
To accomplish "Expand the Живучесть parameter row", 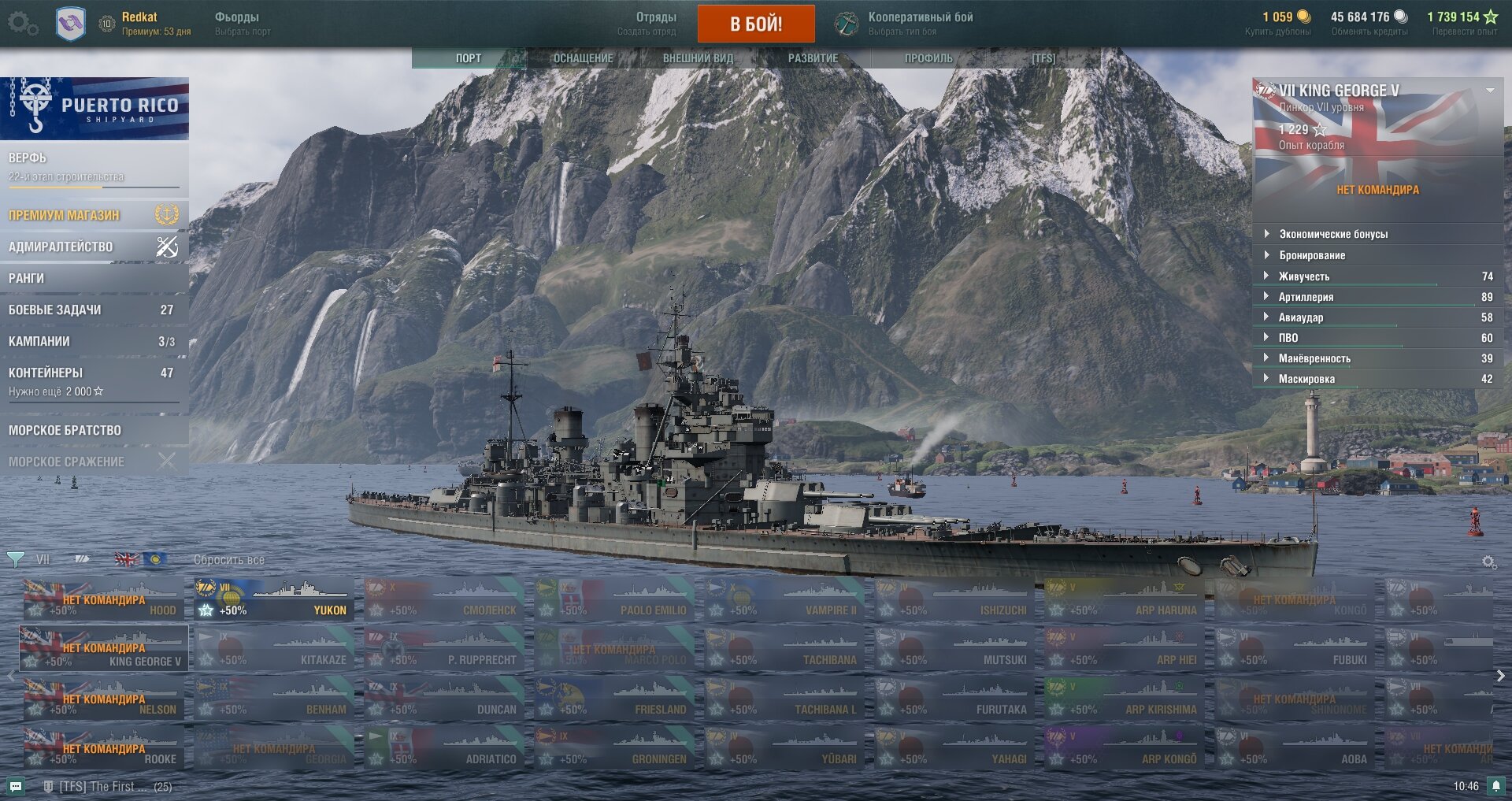I will pyautogui.click(x=1303, y=276).
